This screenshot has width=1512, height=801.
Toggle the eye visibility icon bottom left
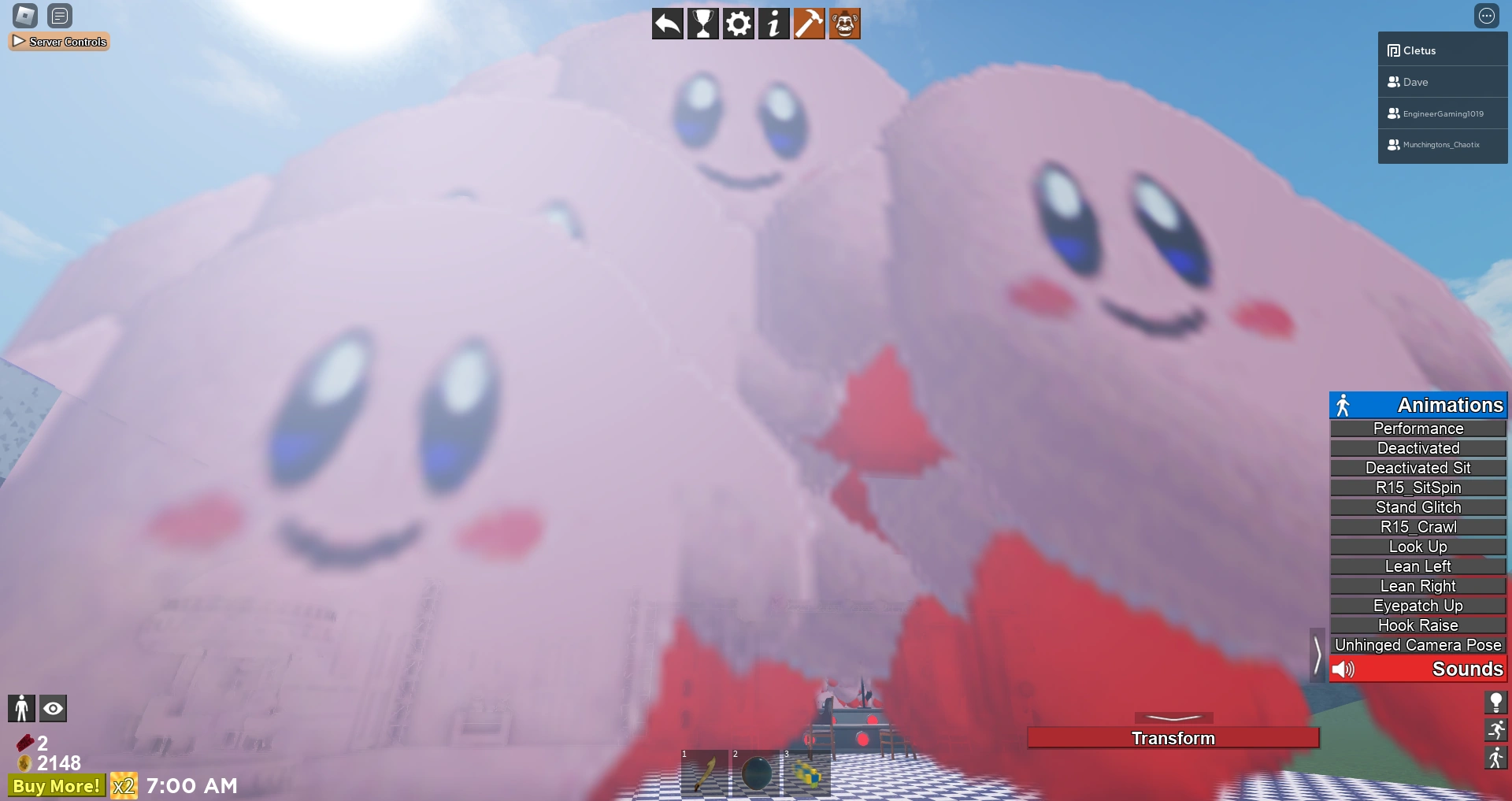(x=52, y=708)
